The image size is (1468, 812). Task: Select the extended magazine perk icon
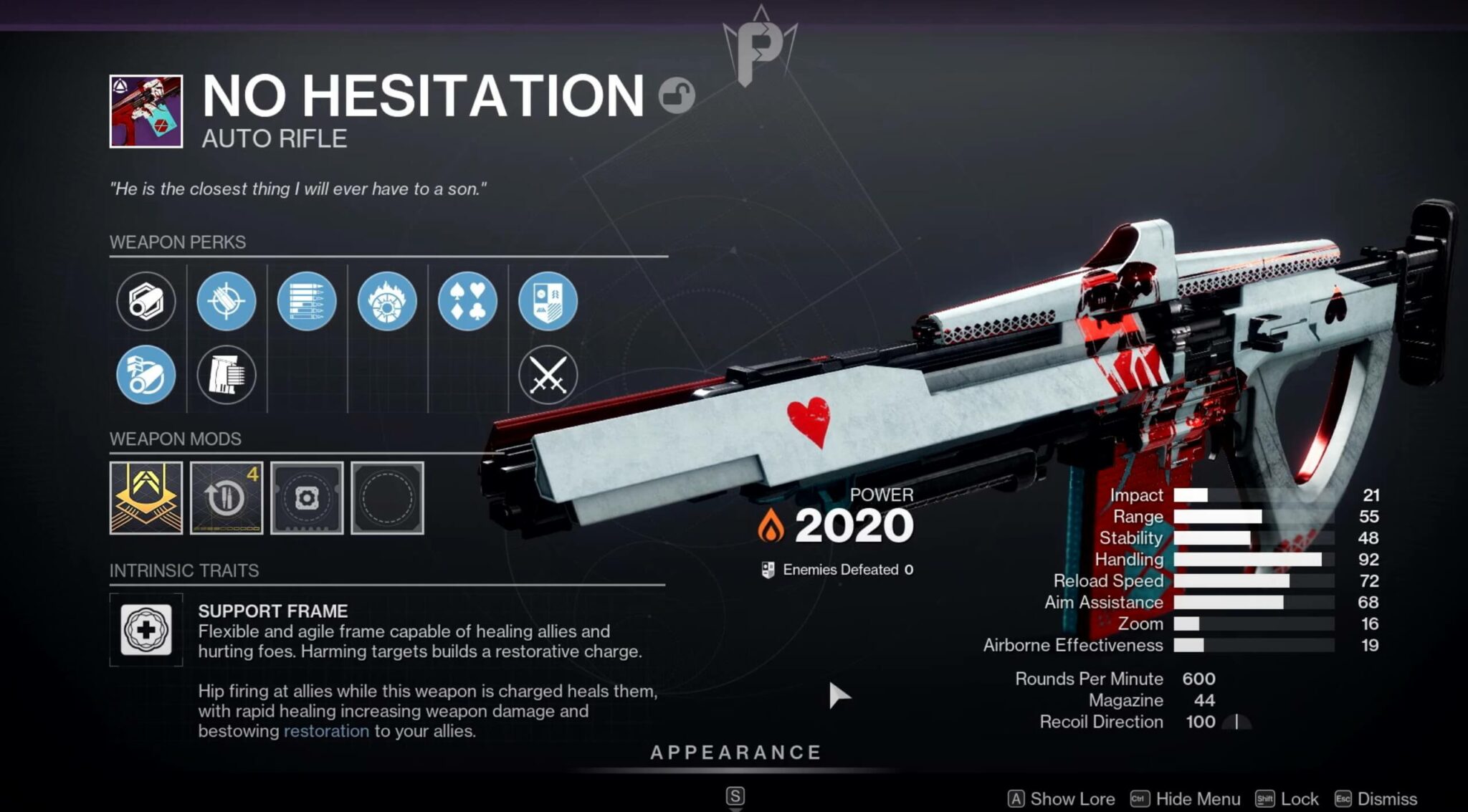306,302
